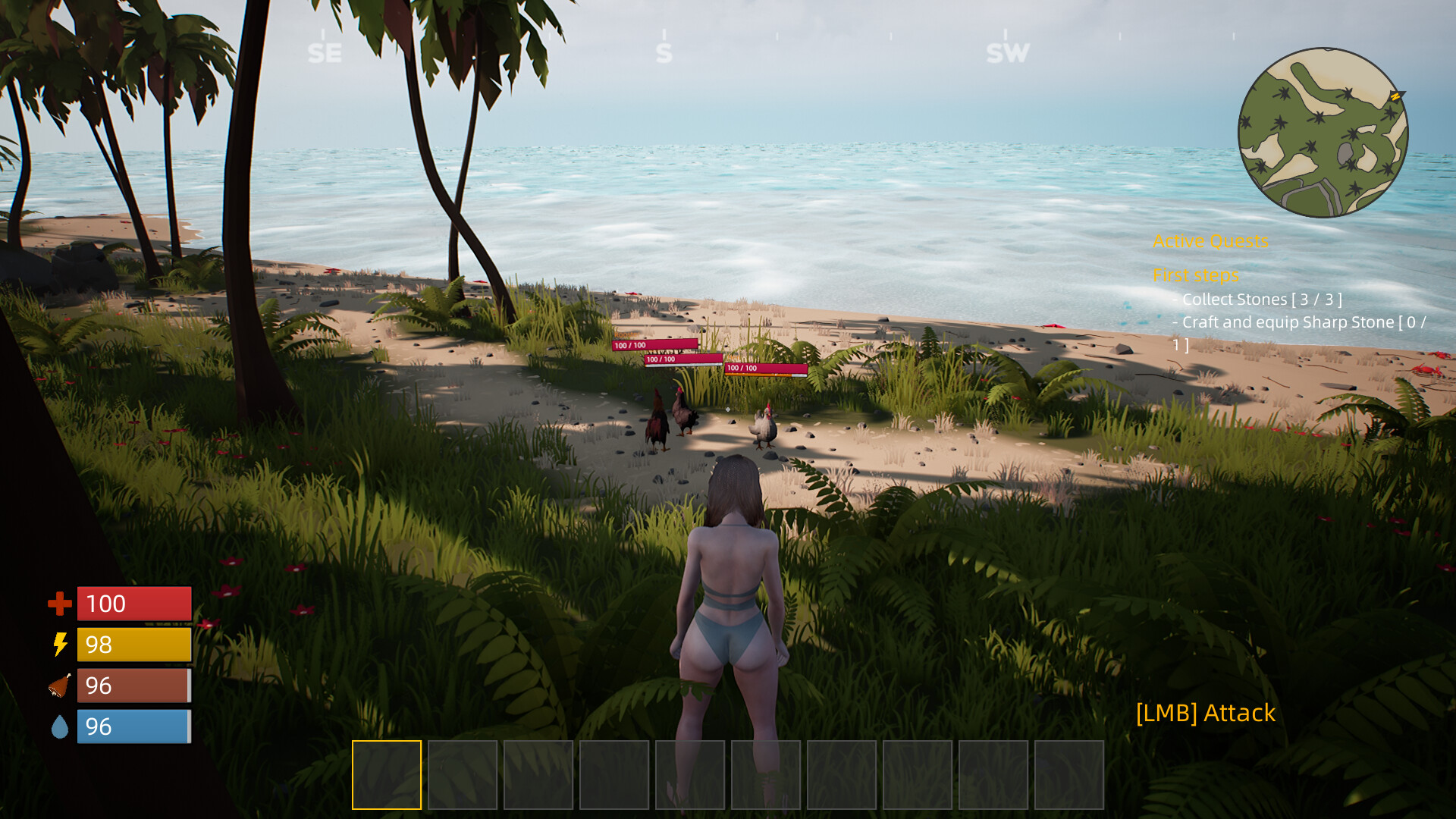Click the red health bar showing 100

tap(133, 604)
